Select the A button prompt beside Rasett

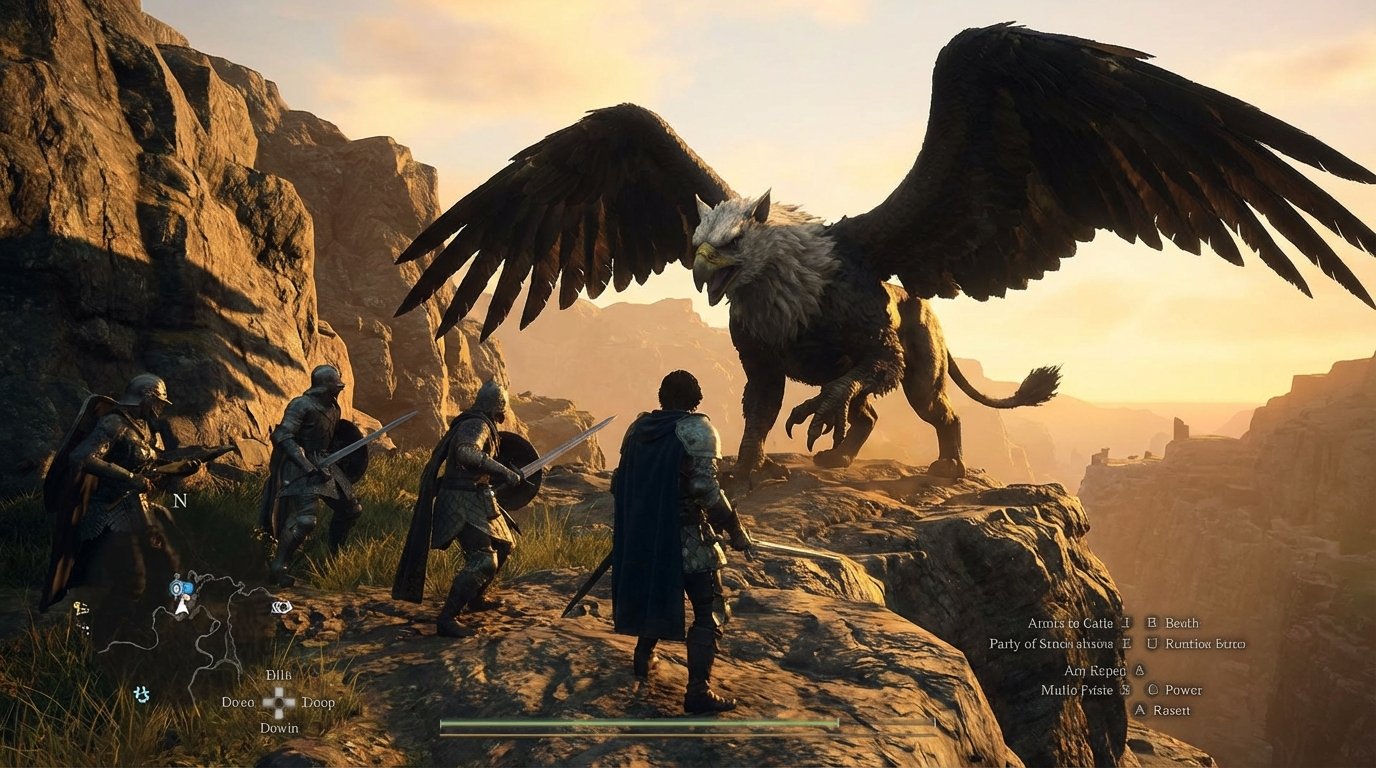1140,711
